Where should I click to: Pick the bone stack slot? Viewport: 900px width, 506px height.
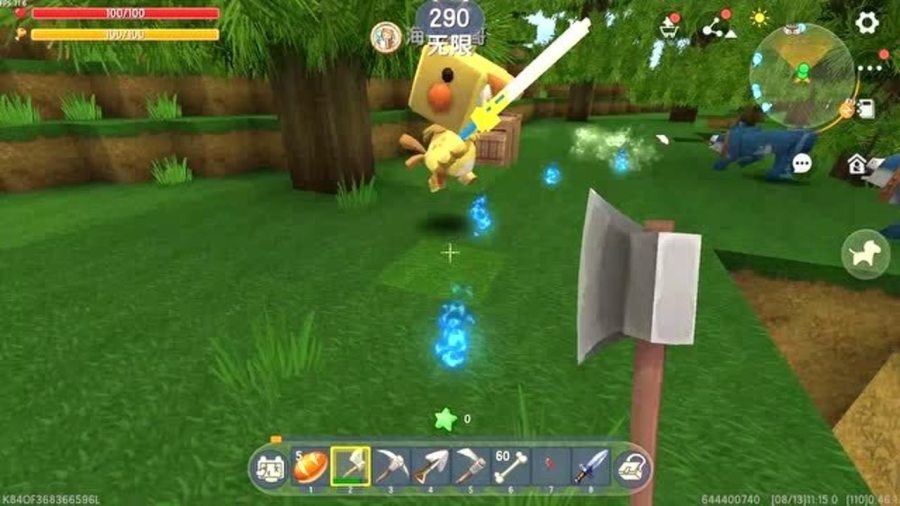(x=510, y=467)
